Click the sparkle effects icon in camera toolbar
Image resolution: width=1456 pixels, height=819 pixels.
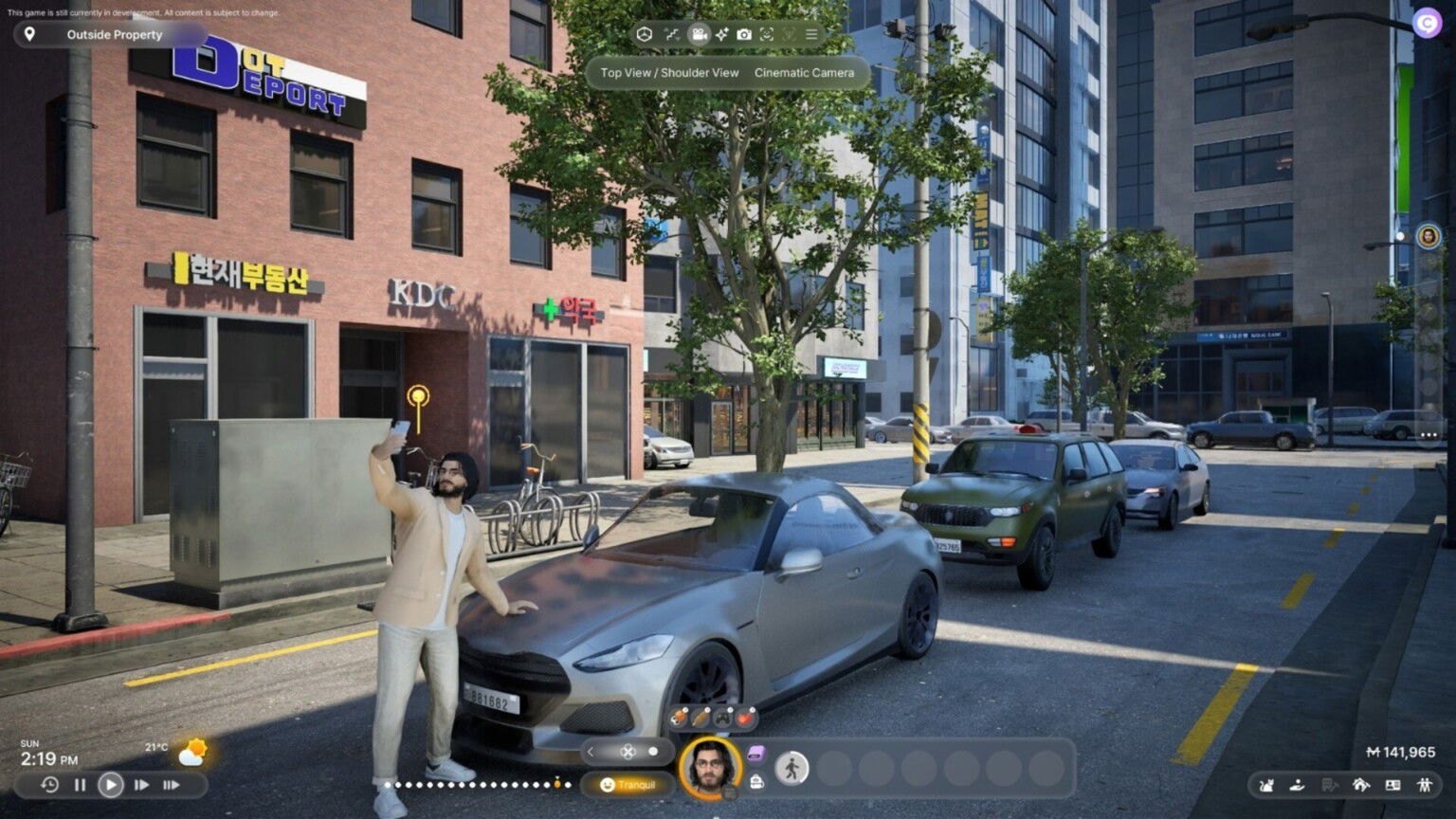tap(721, 34)
